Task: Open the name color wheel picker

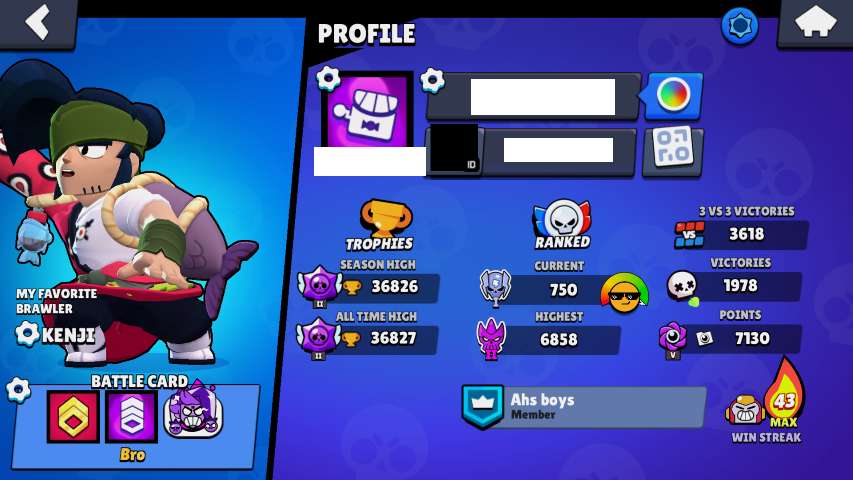Action: [673, 96]
